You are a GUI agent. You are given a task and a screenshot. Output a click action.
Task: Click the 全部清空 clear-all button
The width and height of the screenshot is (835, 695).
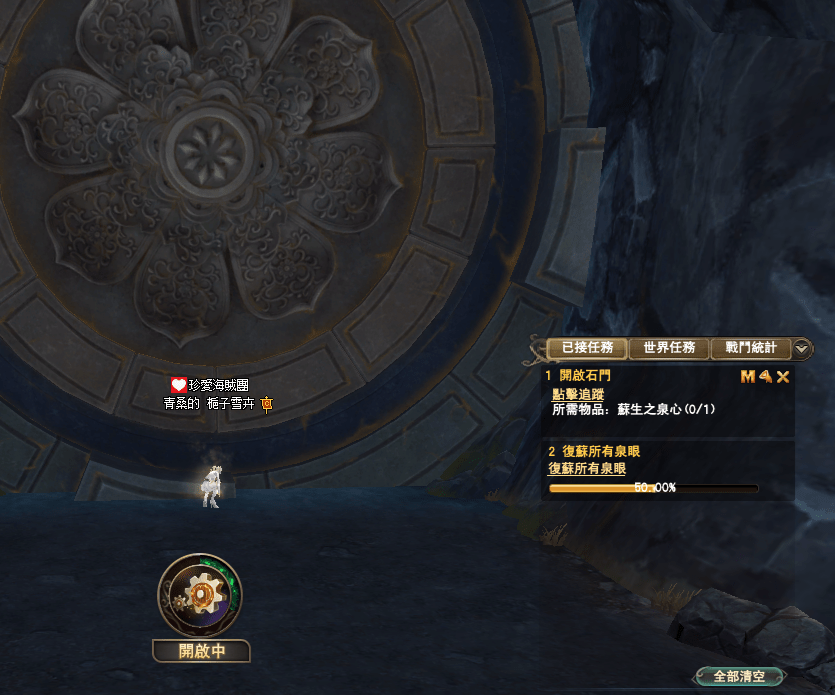[738, 677]
